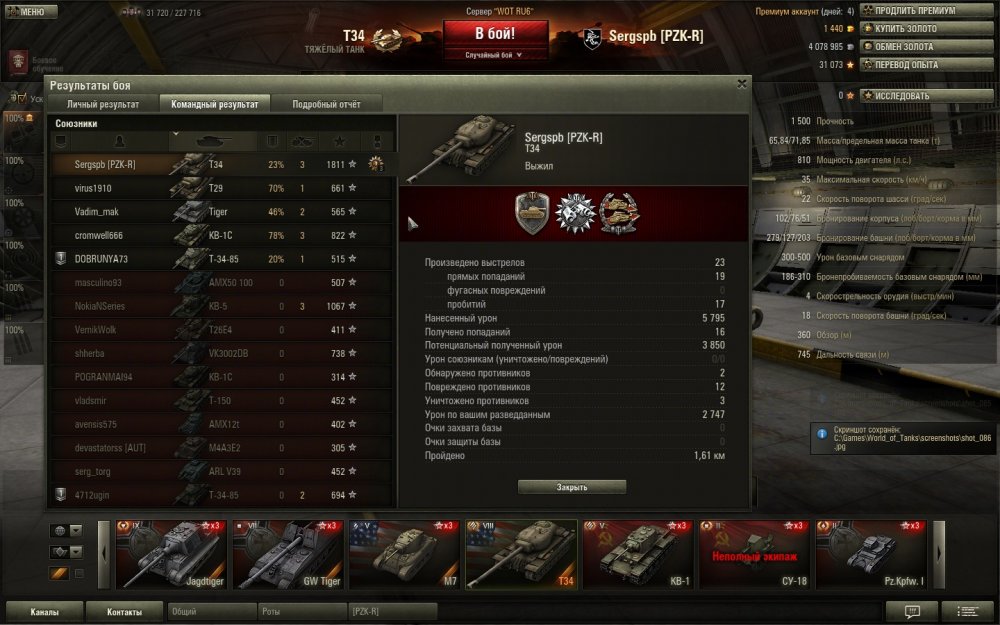
Task: Open the МЕНЮ button
Action: [x=31, y=12]
